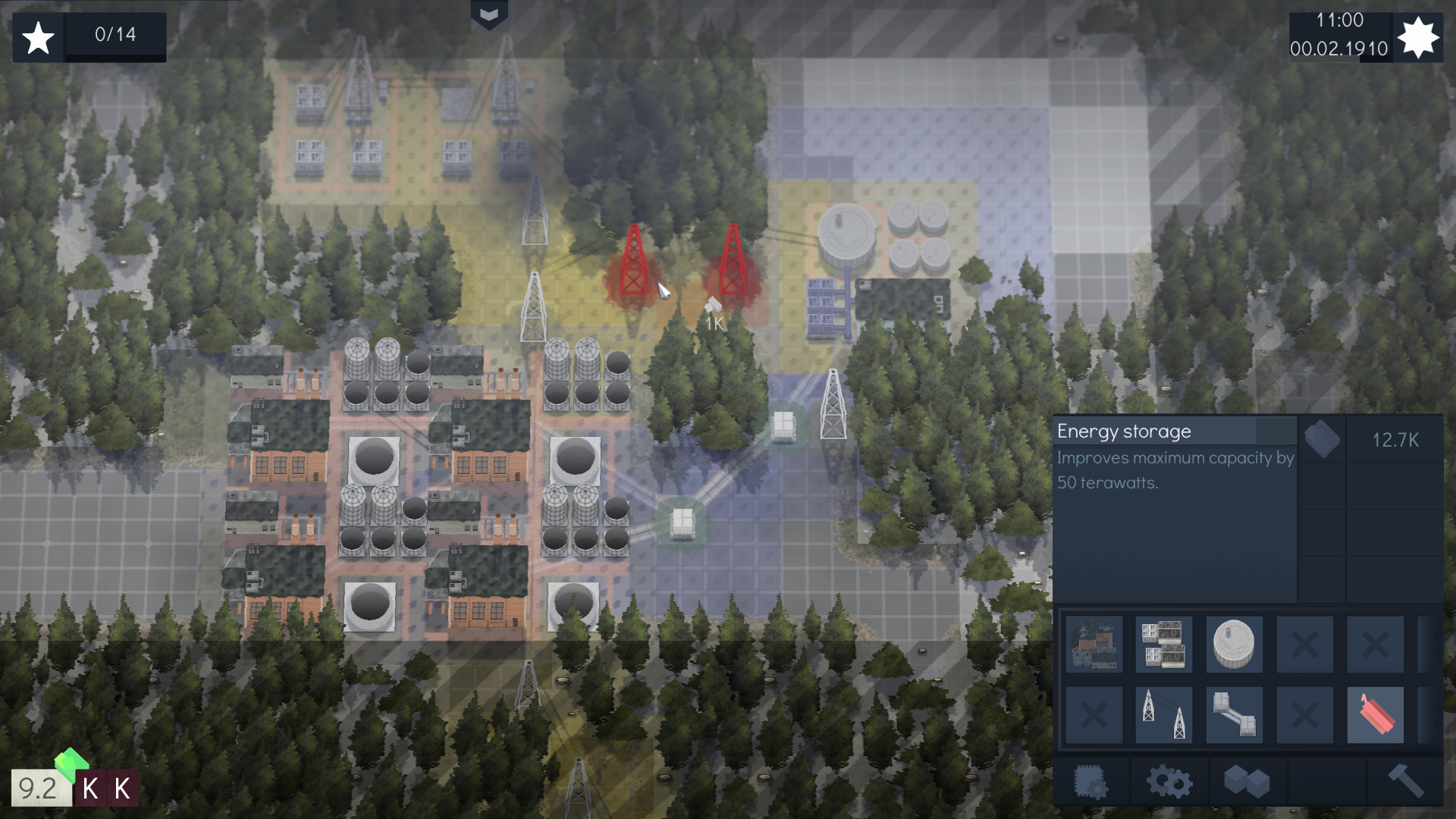The image size is (1456, 819).
Task: Select the factory building in the build palette
Action: click(1094, 645)
